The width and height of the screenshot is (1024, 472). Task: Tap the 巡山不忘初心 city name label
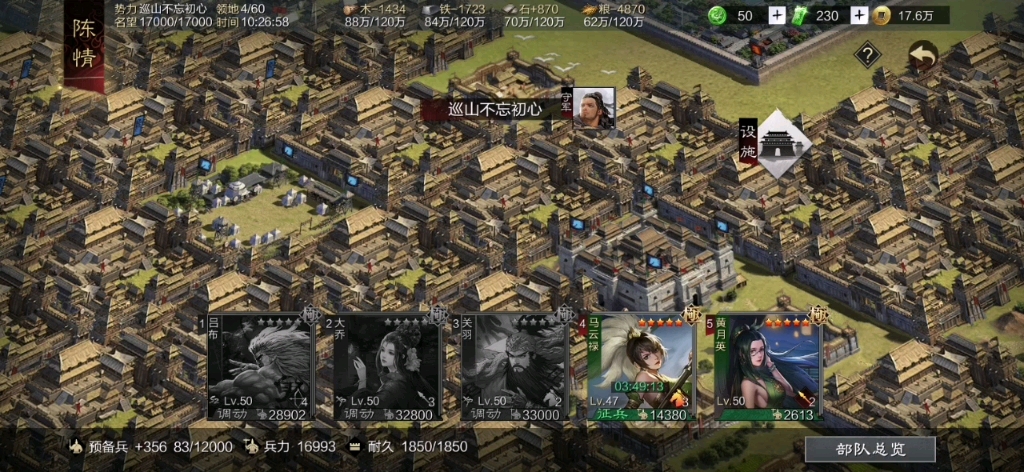(493, 109)
